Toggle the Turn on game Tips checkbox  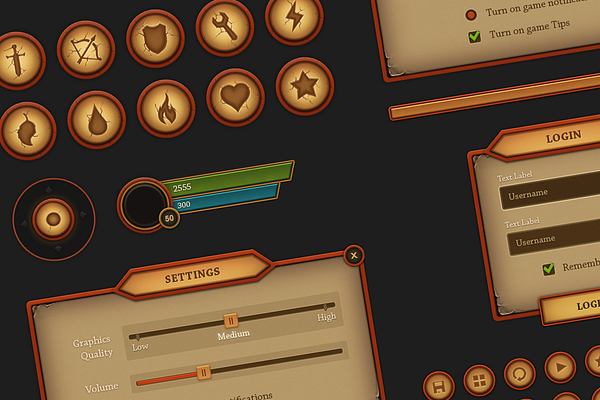475,35
